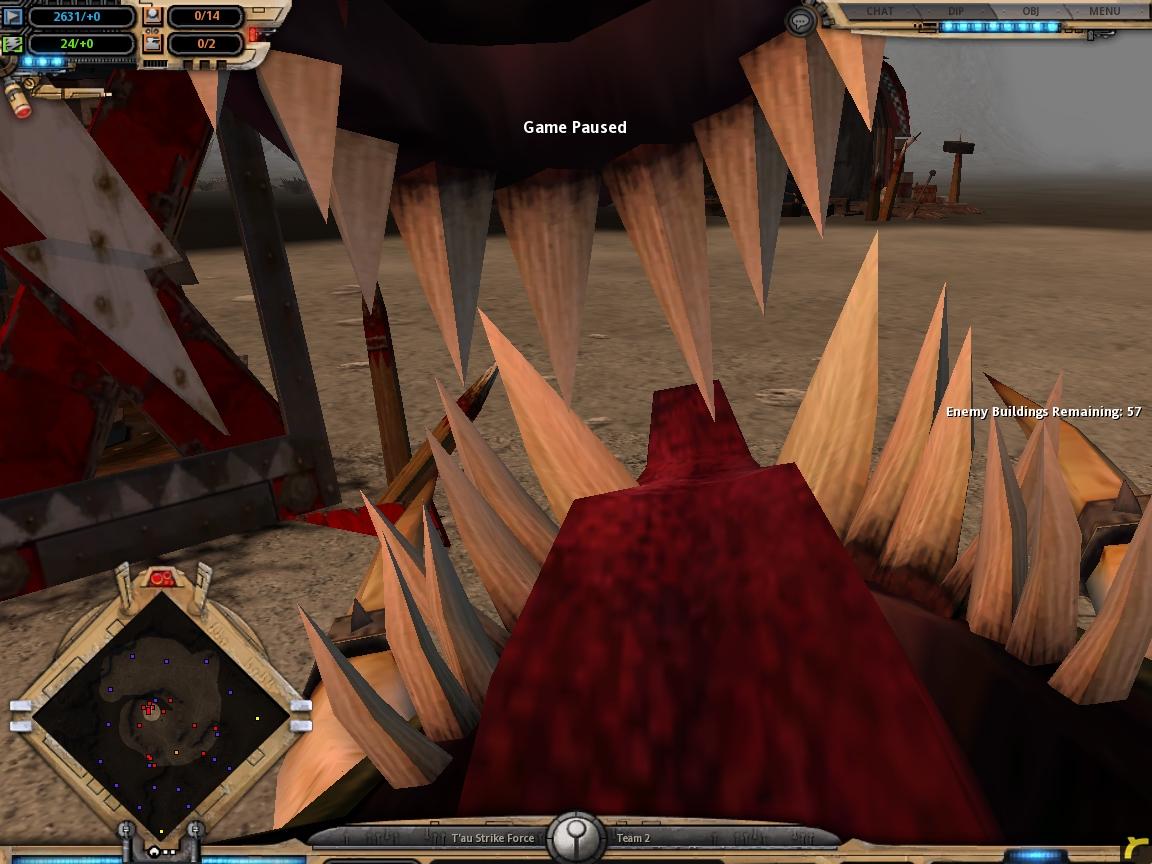Screen dimensions: 1152x864
Task: Open the game MENU
Action: pos(1104,12)
